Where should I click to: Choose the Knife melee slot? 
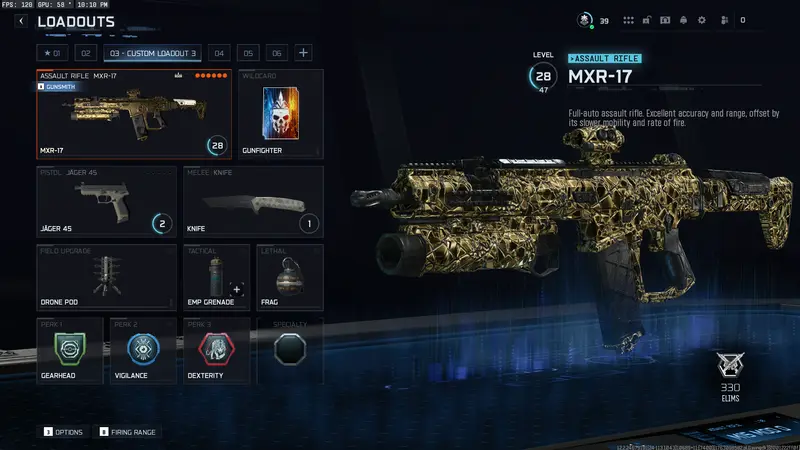[x=253, y=201]
